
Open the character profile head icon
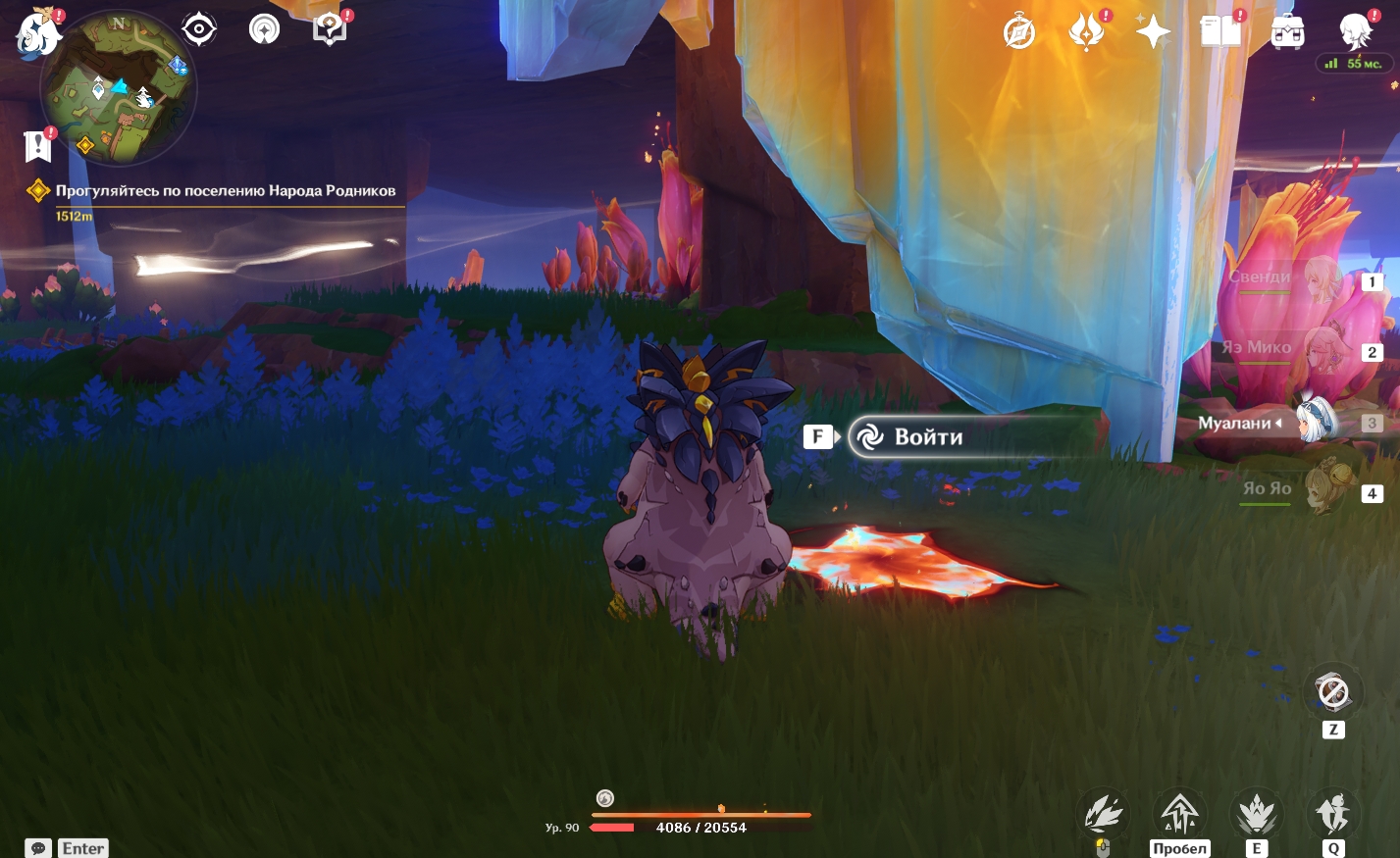1355,32
